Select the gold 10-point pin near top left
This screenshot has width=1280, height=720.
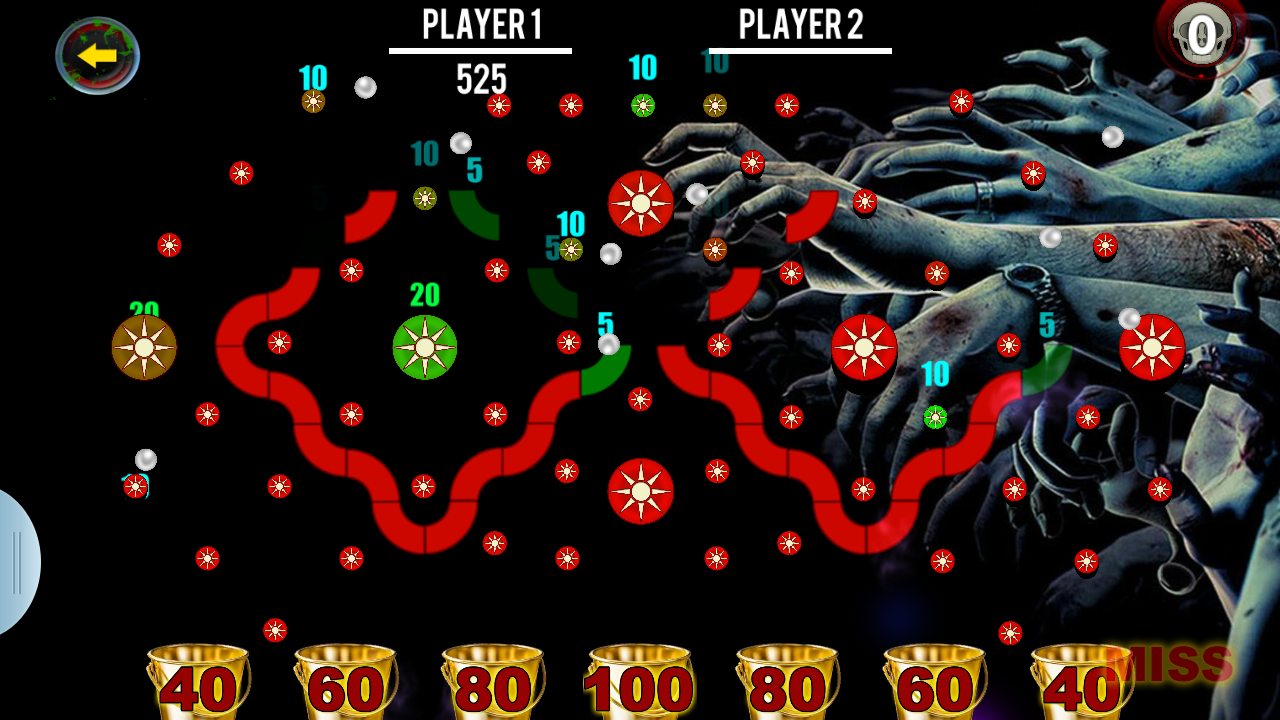tap(313, 100)
